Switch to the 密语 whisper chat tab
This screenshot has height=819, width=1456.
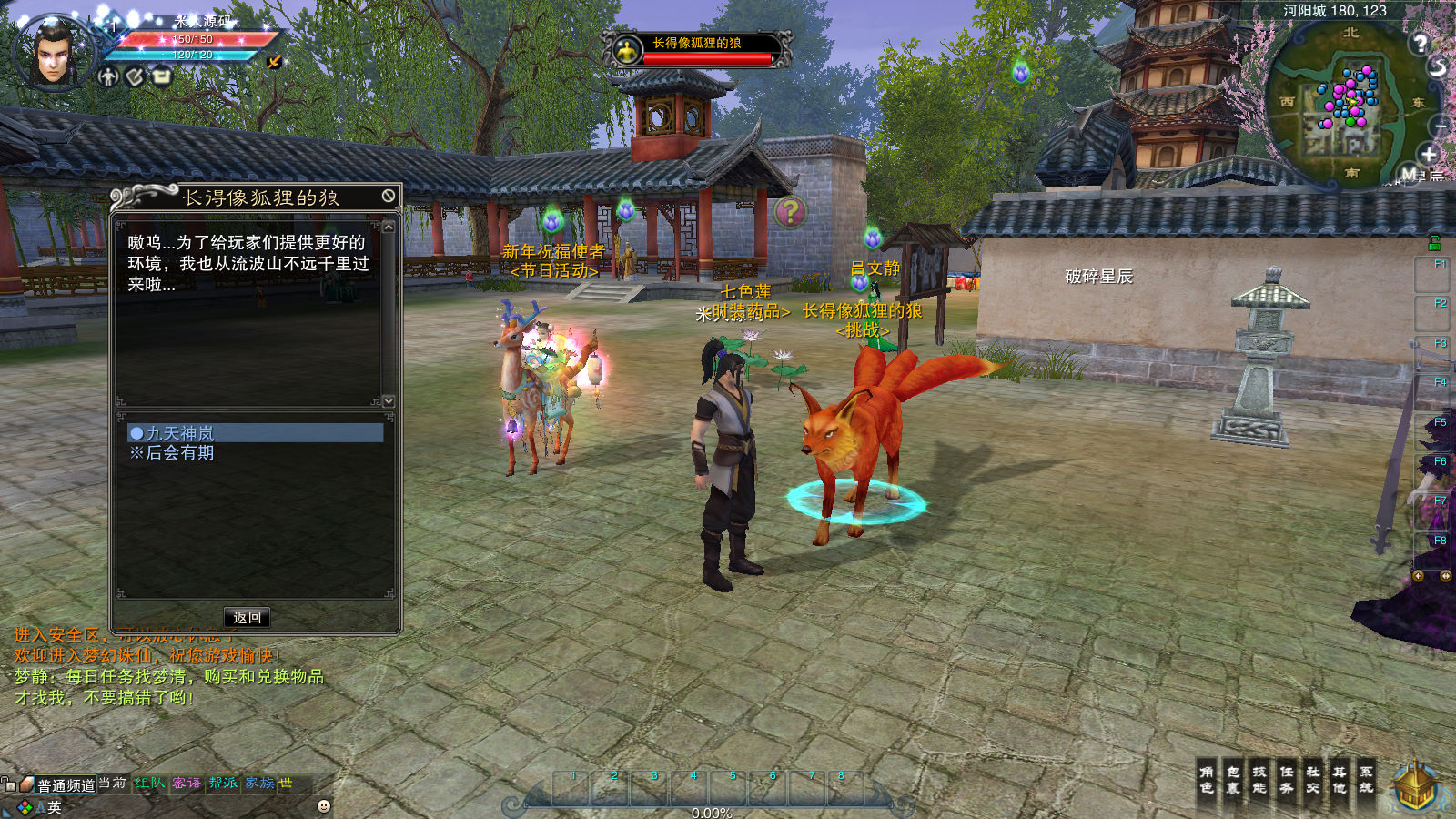[187, 784]
